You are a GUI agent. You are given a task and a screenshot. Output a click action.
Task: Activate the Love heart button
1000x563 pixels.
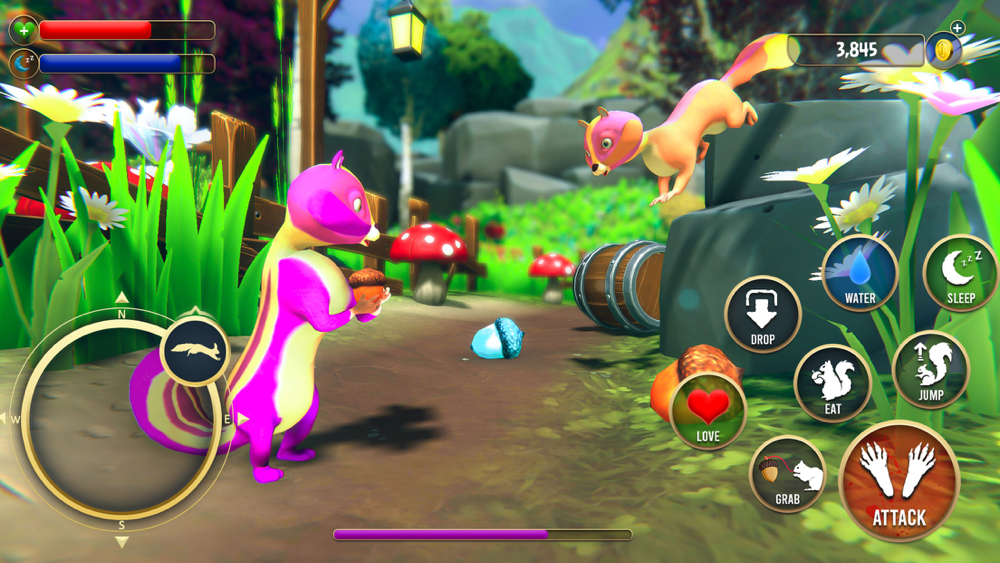(x=708, y=411)
